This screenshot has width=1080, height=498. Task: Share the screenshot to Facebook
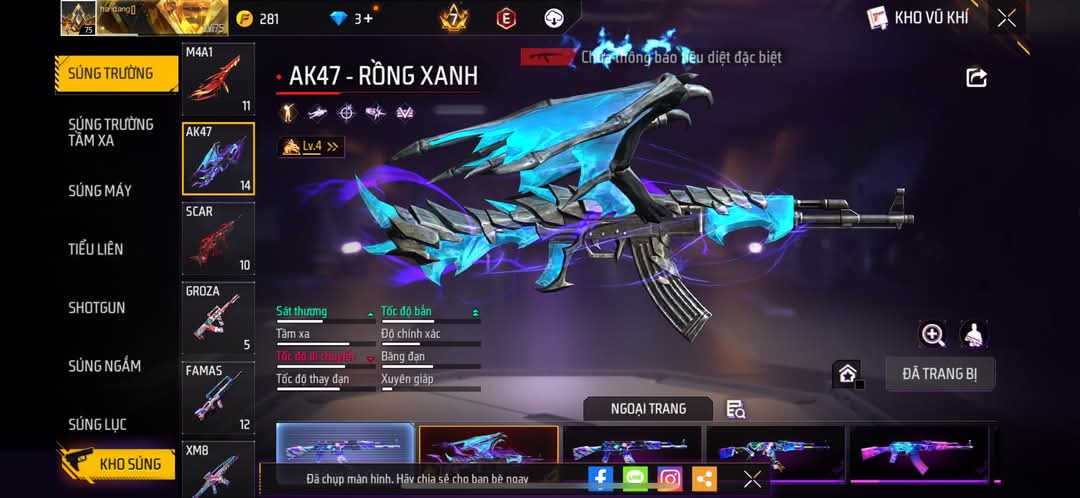(x=601, y=479)
